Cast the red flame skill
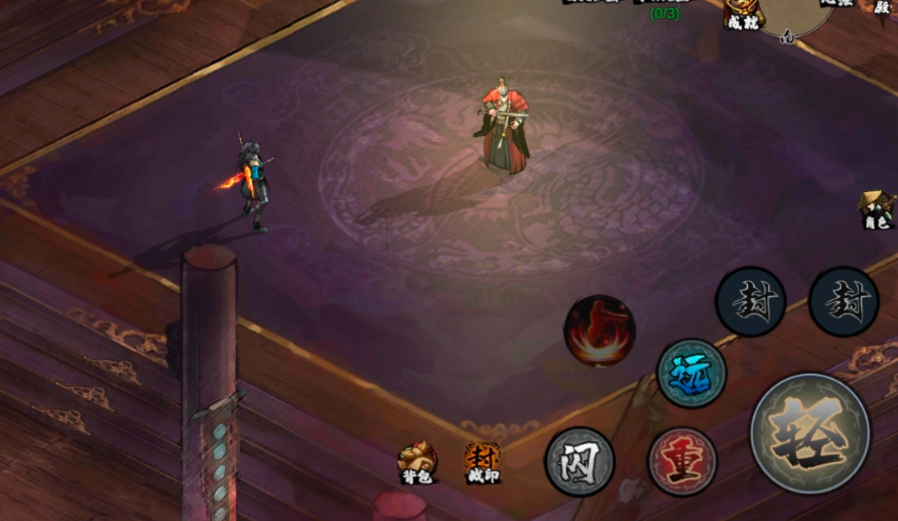The width and height of the screenshot is (898, 521). pos(599,330)
